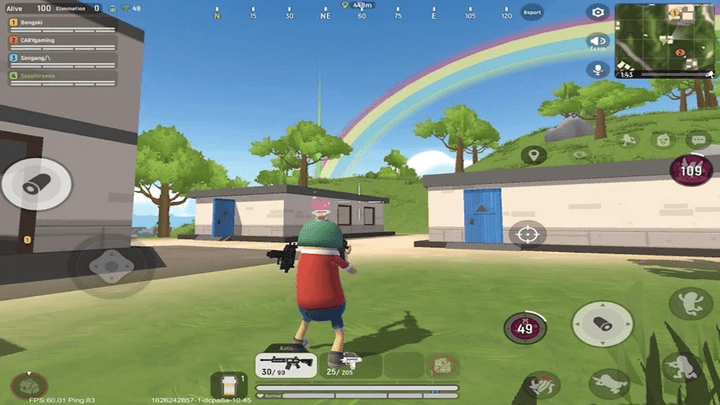Open the quick chat speech bubble

tap(697, 139)
